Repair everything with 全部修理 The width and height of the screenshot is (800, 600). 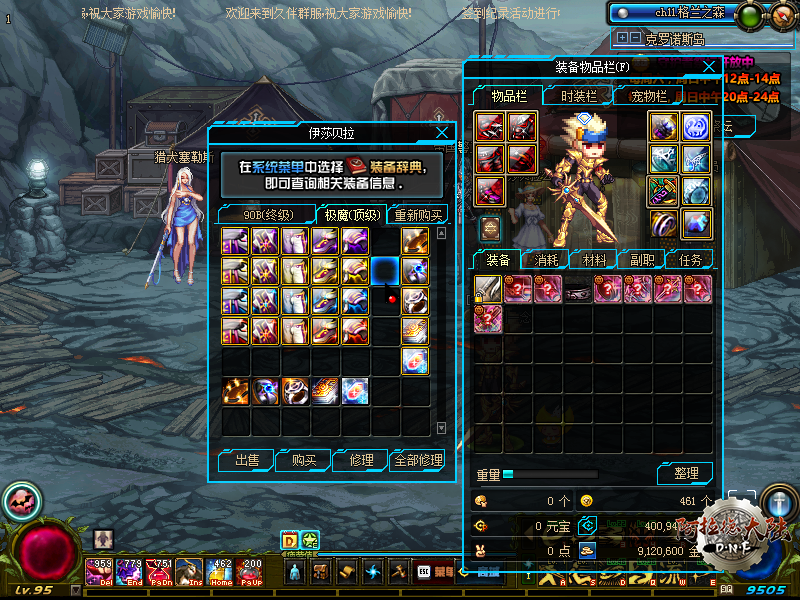[x=418, y=460]
